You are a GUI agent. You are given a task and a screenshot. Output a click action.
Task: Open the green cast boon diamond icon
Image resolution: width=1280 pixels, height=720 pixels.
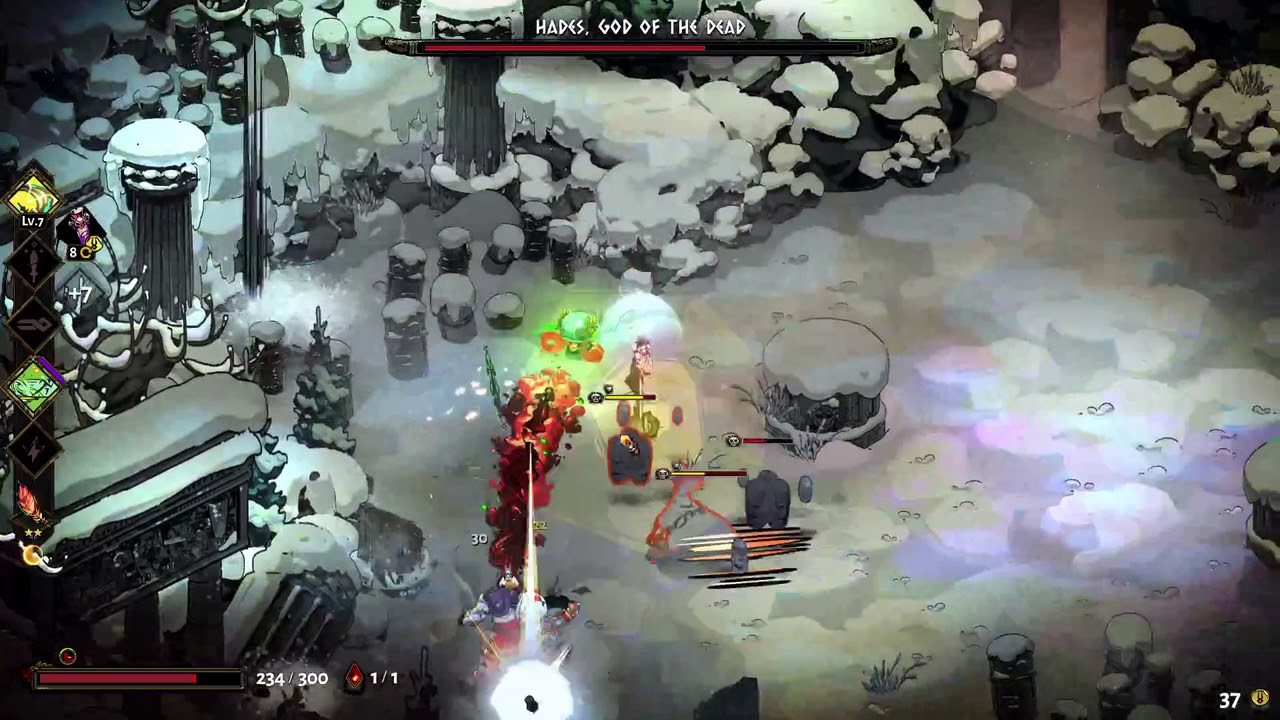(31, 384)
